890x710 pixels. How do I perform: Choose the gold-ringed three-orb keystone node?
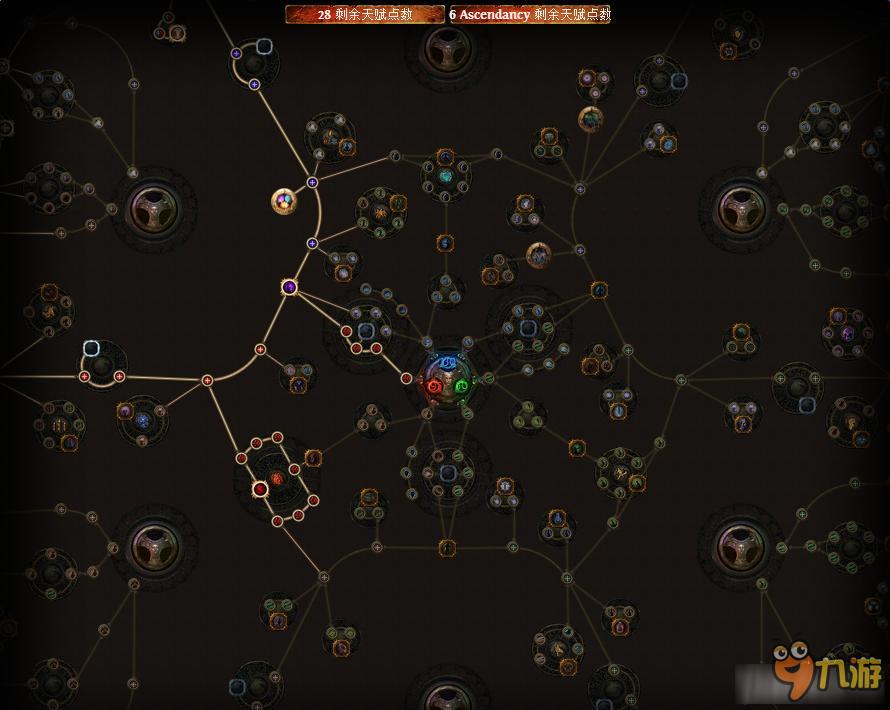pos(285,201)
